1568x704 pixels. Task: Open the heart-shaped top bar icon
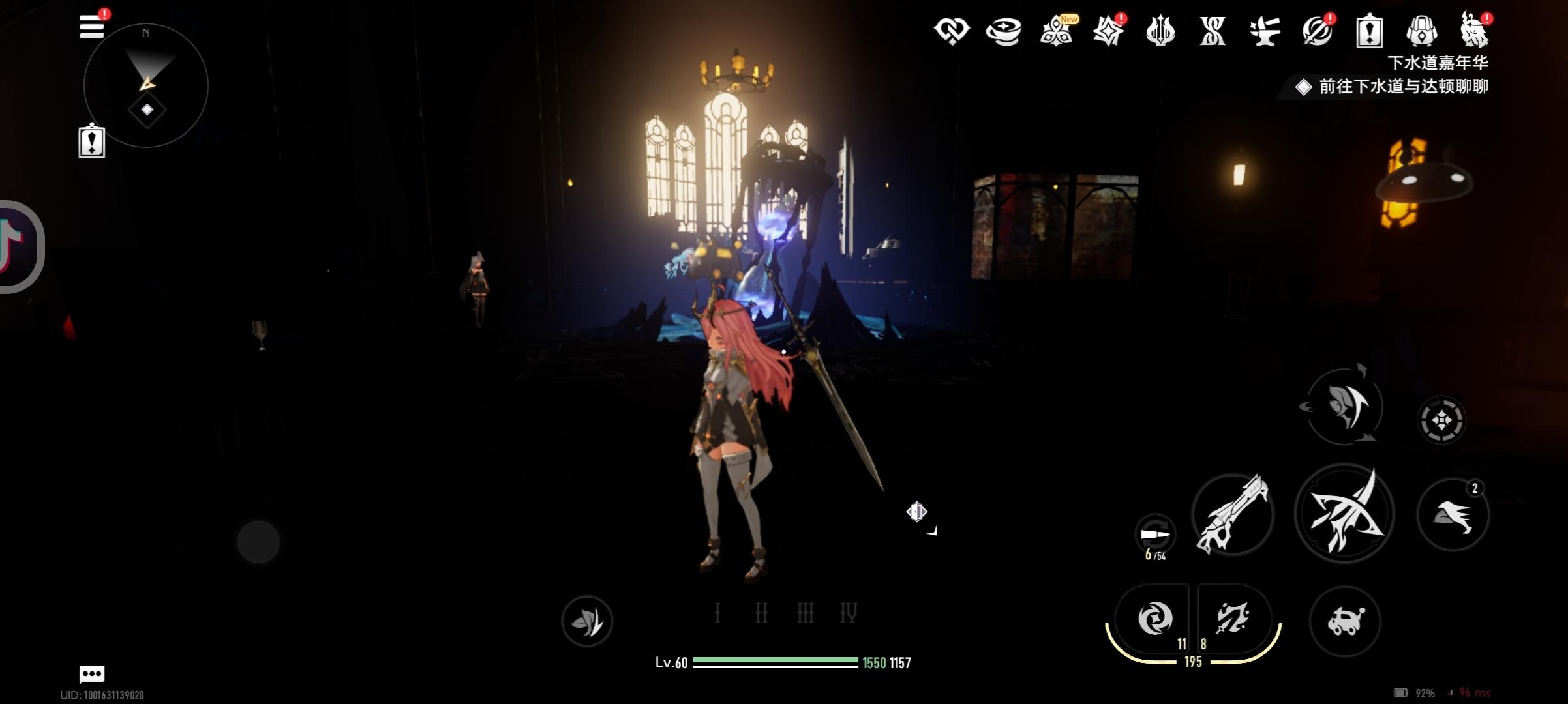[x=952, y=31]
